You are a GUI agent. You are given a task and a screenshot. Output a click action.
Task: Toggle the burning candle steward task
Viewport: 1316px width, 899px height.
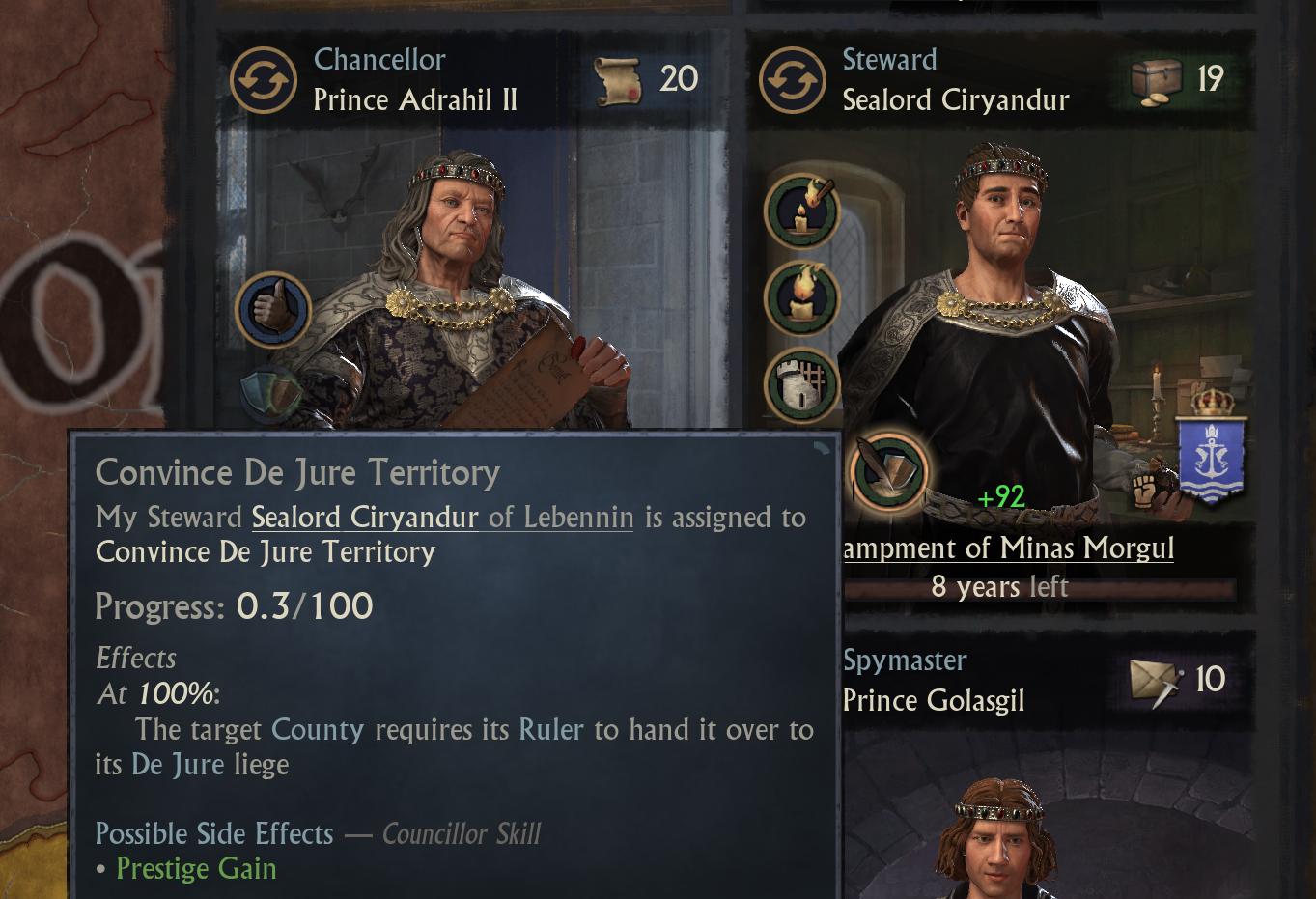pos(802,297)
